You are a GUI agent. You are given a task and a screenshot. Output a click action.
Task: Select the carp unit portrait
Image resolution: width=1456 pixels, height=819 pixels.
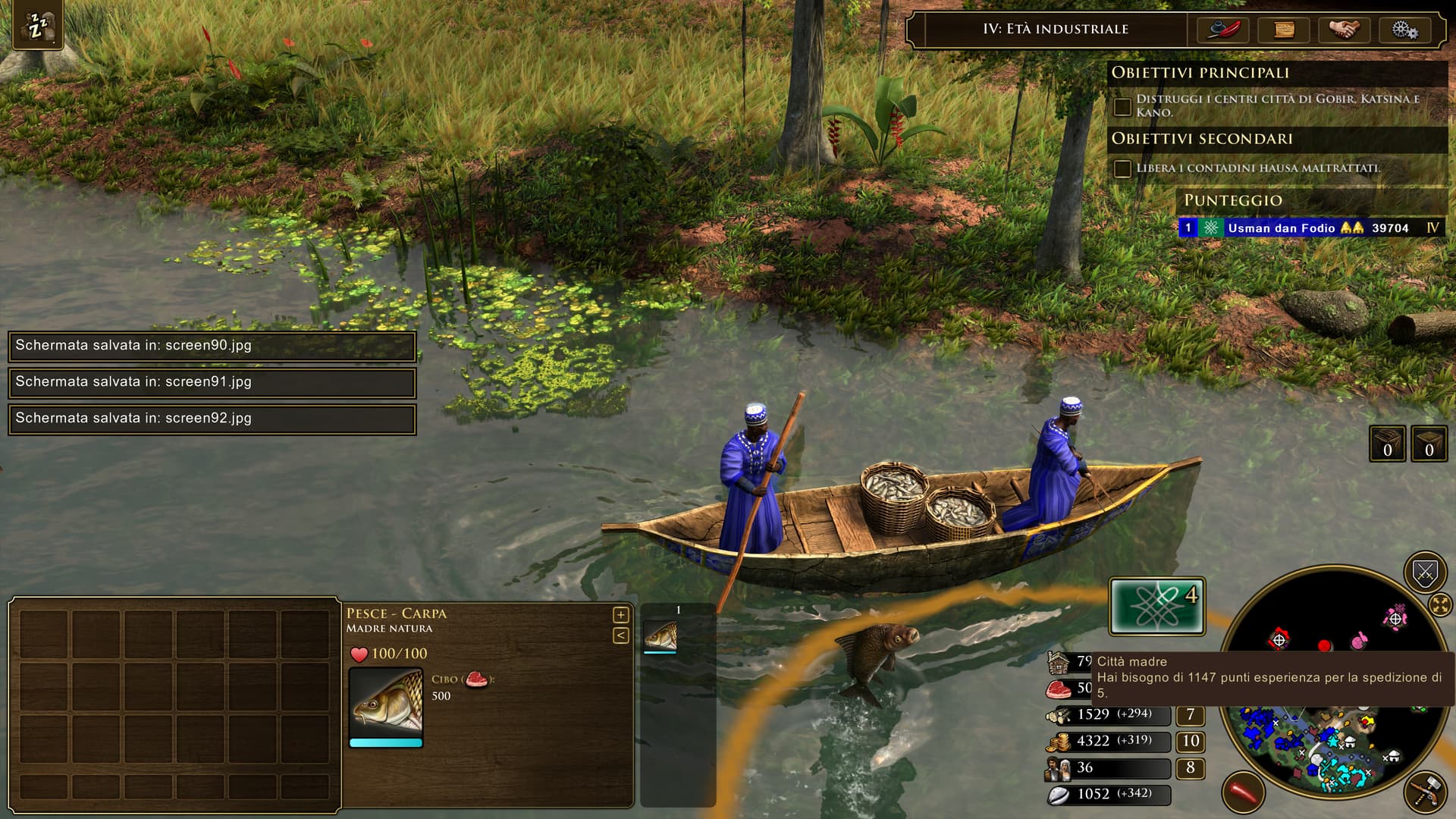[x=386, y=702]
